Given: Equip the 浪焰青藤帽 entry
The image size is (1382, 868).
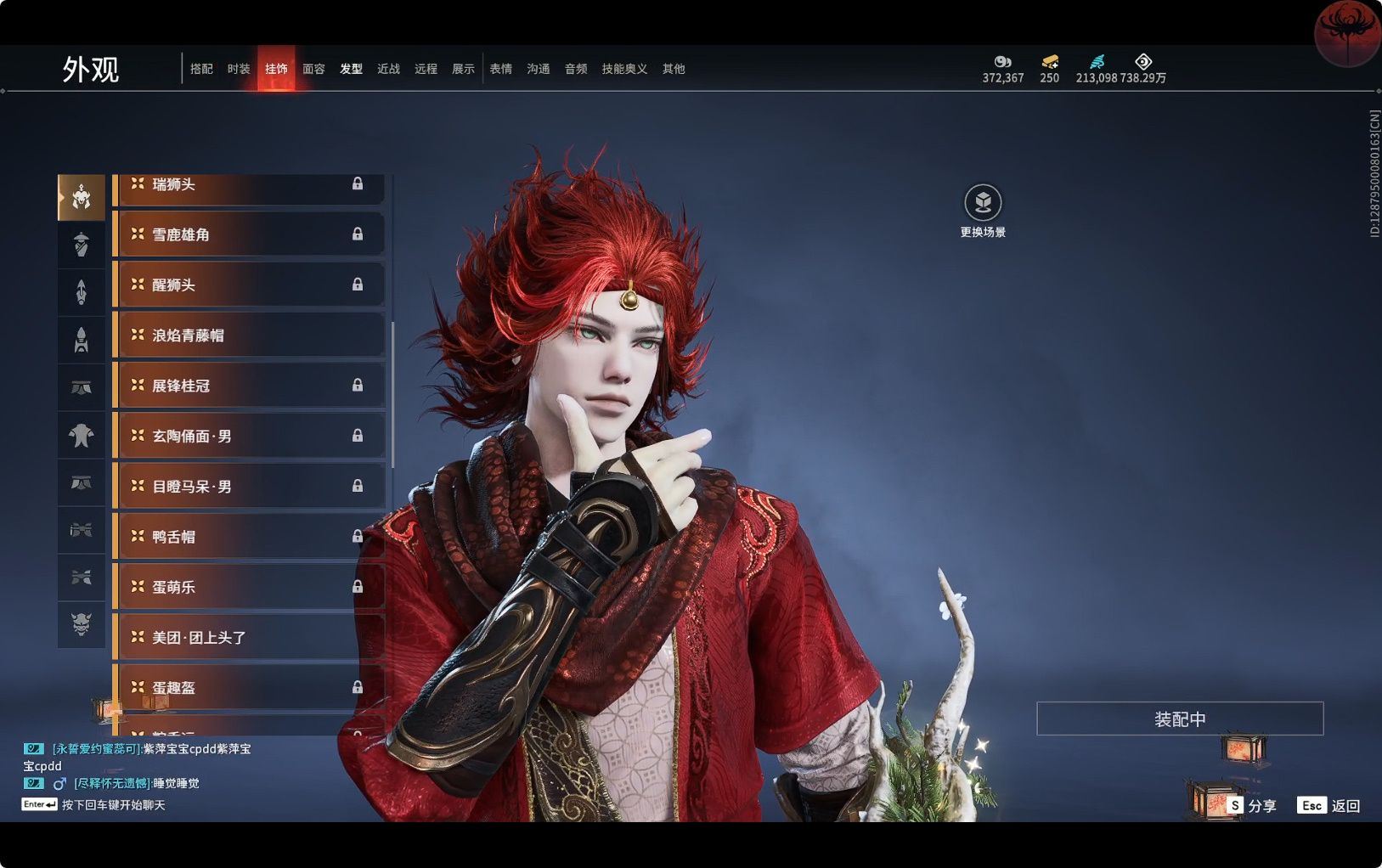Looking at the screenshot, I should 249,335.
